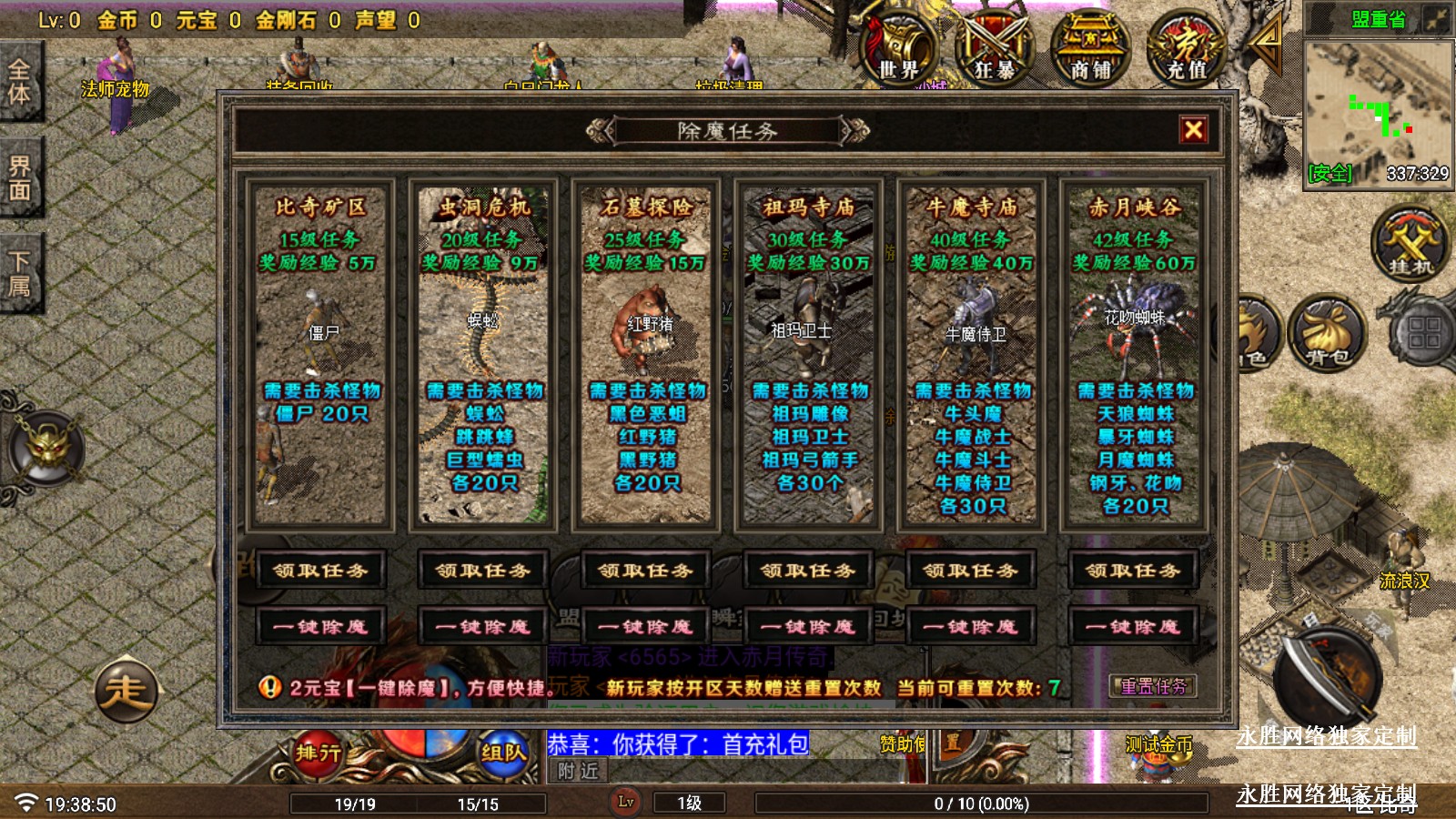Close the 除魔任务 quest window
This screenshot has width=1456, height=819.
[x=1194, y=130]
